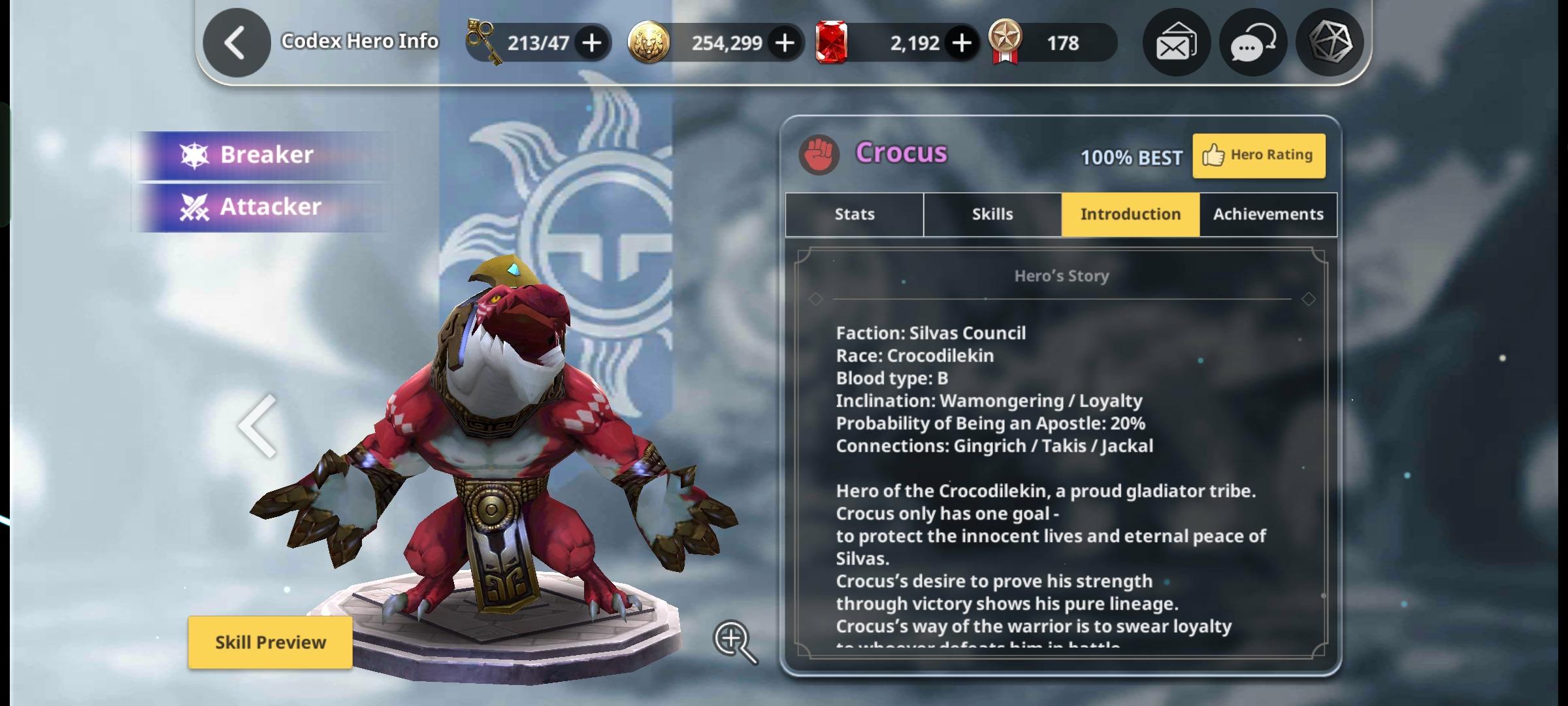Switch to the Stats tab

[854, 214]
